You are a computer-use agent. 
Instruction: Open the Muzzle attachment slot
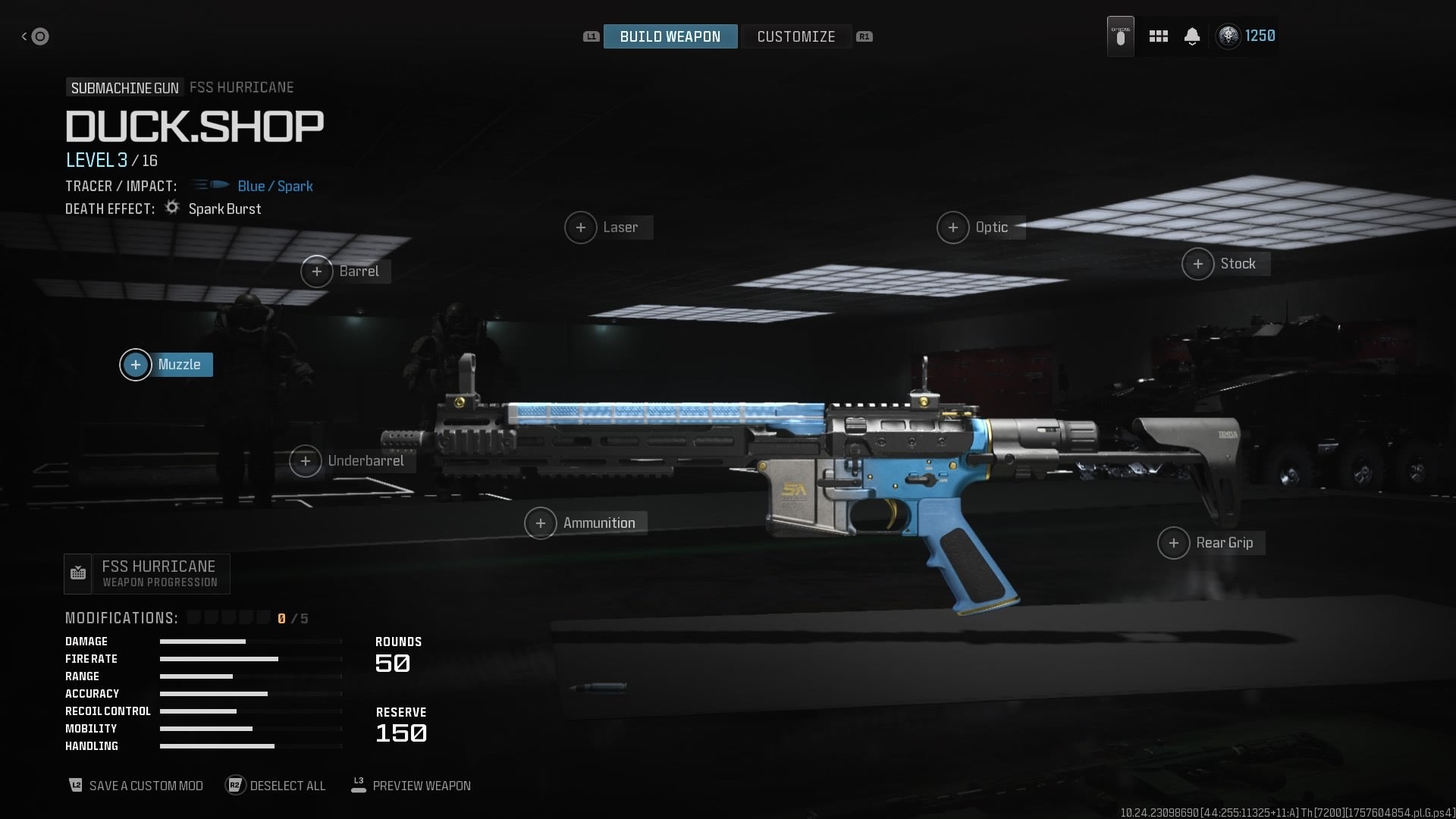[x=165, y=365]
